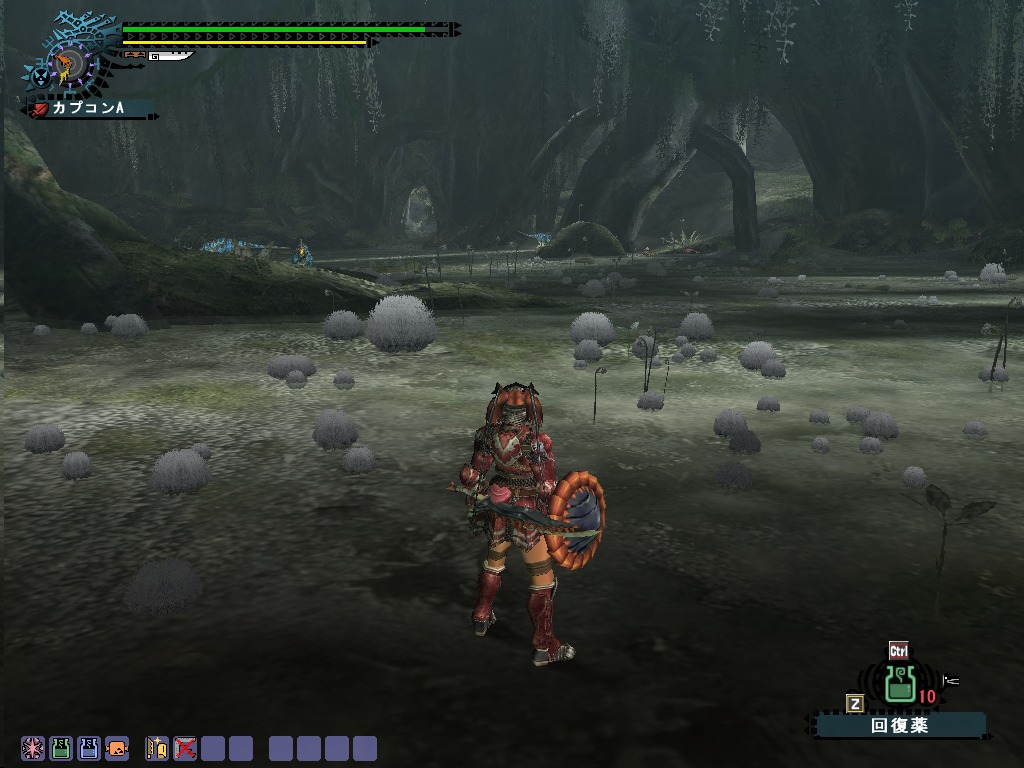Use the green potion shortcut slot

click(x=61, y=748)
